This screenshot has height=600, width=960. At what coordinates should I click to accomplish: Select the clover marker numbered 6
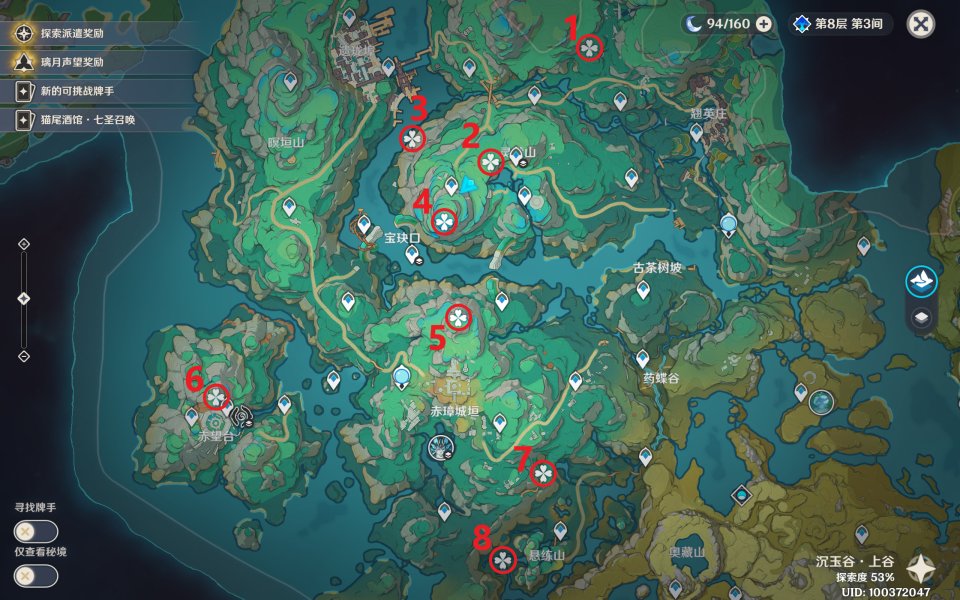pyautogui.click(x=216, y=397)
